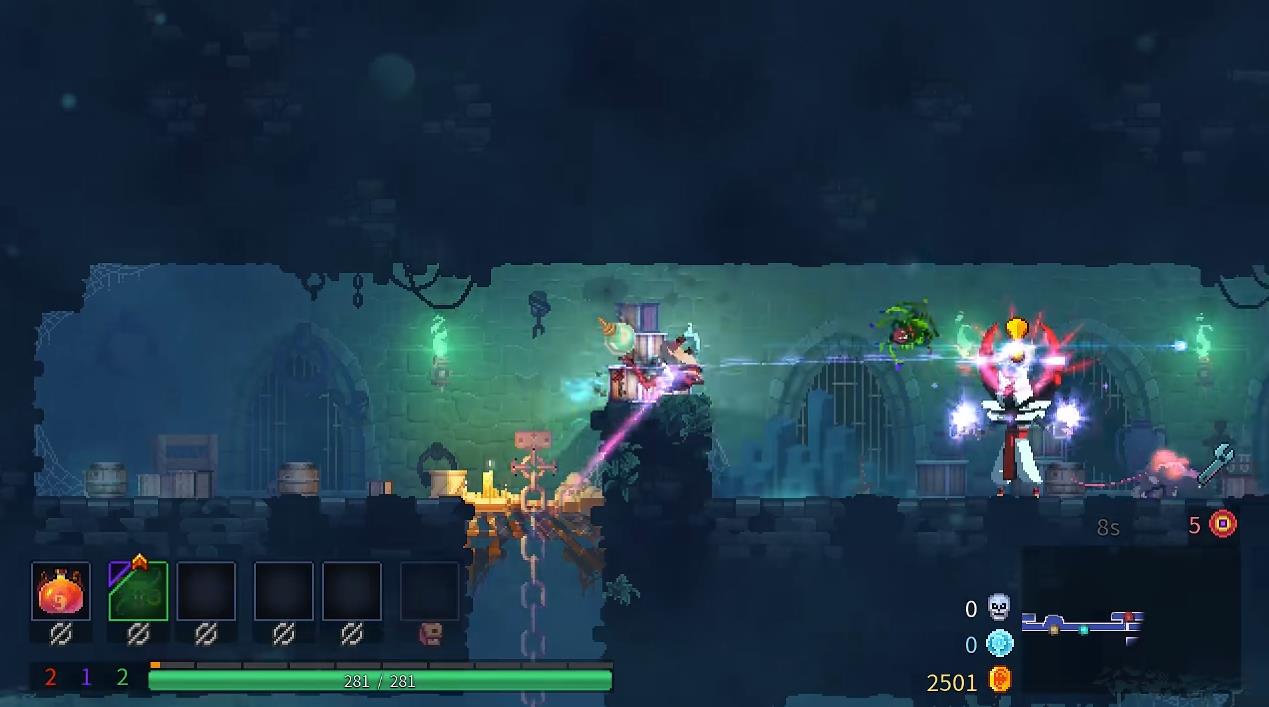The image size is (1269, 707).
Task: Click the skull kill counter icon
Action: tap(999, 607)
